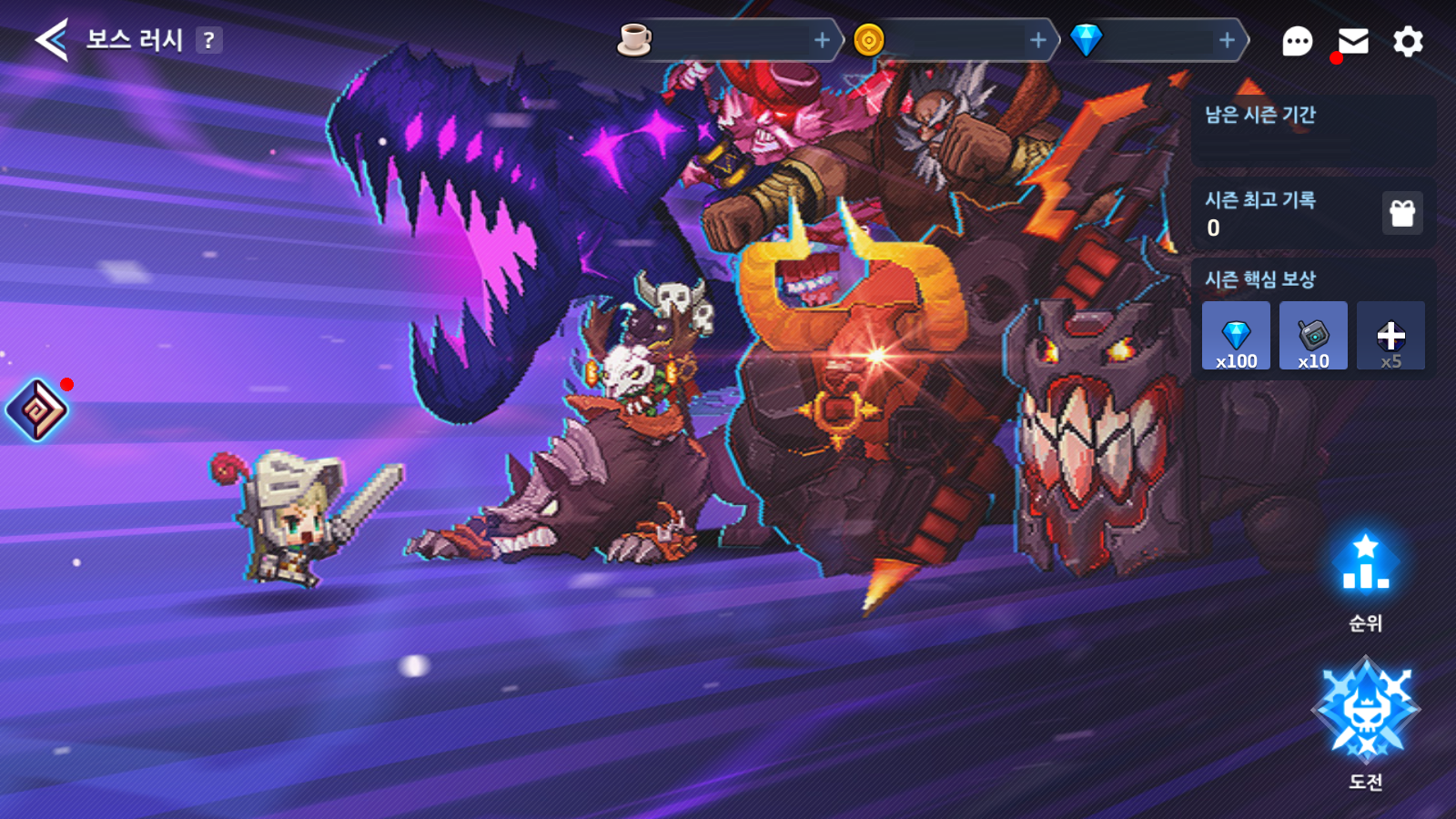View the x5 plus reward item
The width and height of the screenshot is (1456, 819).
pos(1390,336)
